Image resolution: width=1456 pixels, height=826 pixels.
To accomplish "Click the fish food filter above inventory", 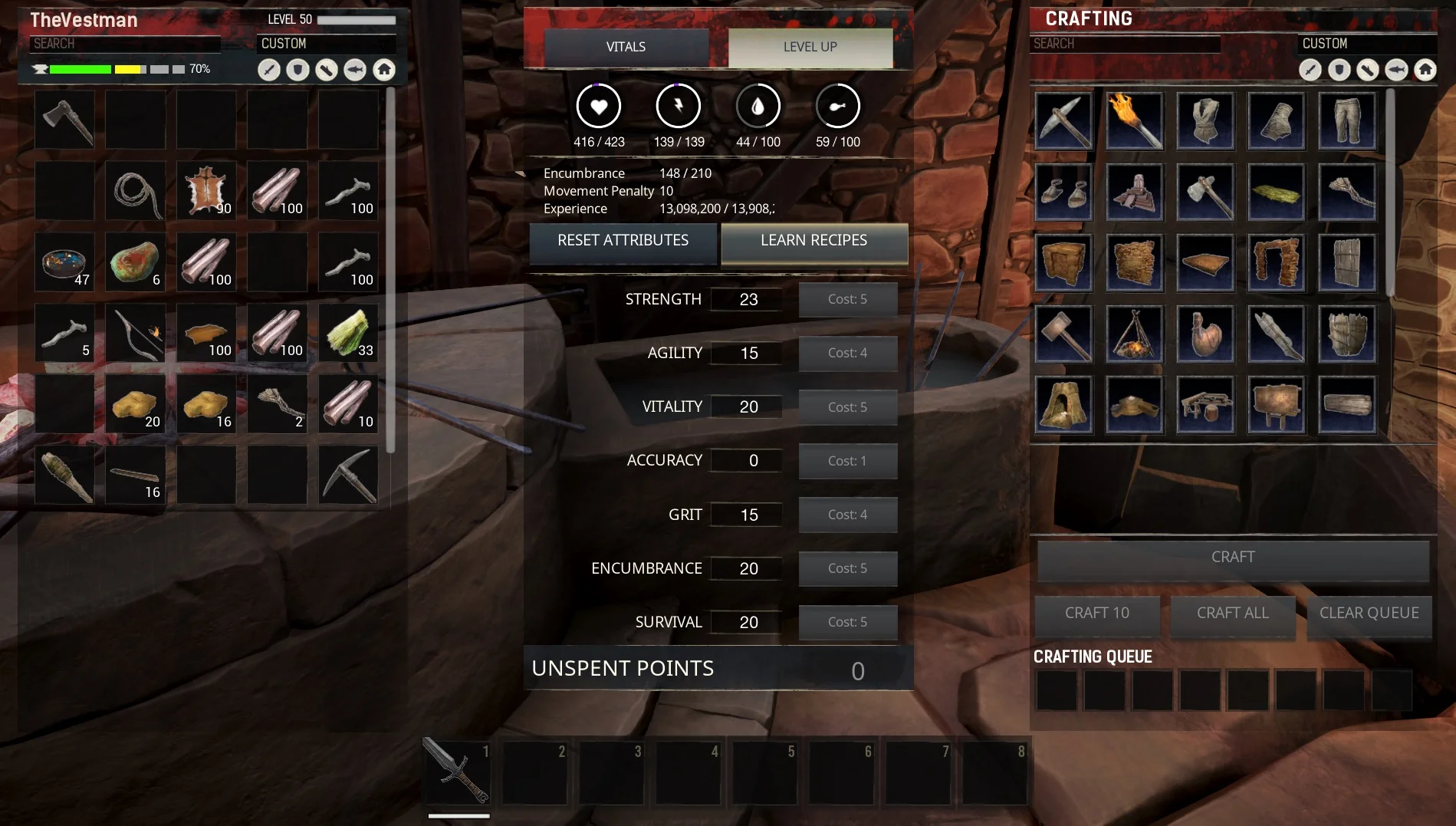I will click(355, 69).
